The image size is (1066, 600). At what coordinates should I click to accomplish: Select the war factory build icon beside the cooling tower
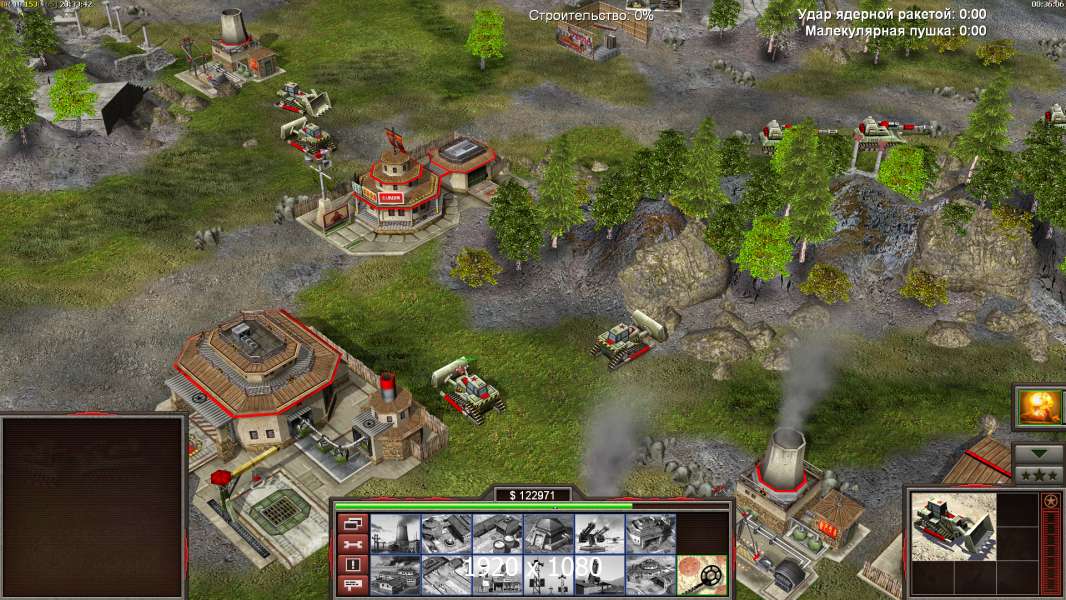(x=446, y=534)
